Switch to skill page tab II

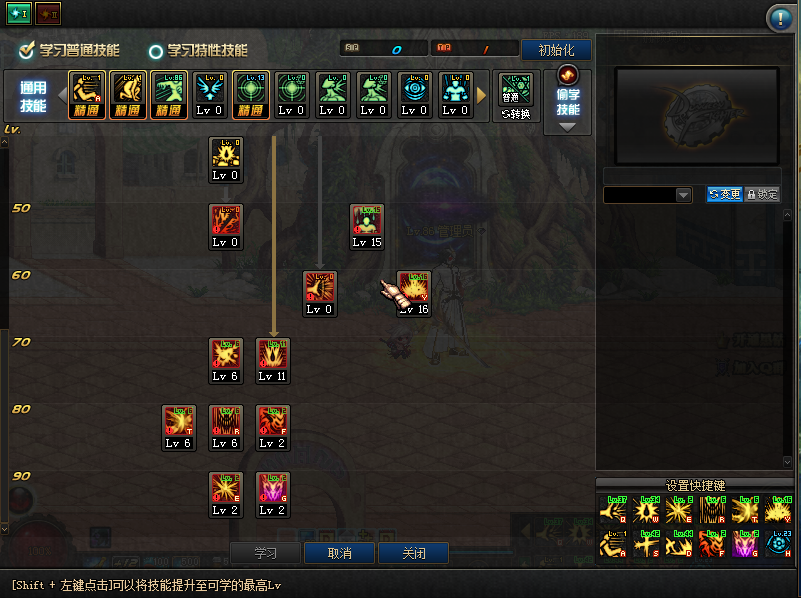(x=47, y=13)
